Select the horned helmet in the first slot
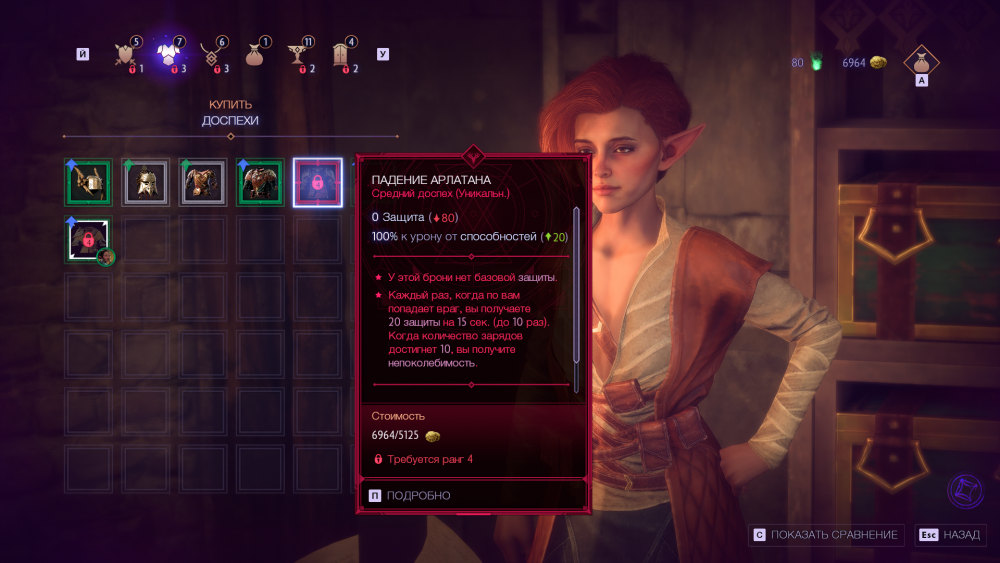This screenshot has height=563, width=1000. [x=88, y=183]
